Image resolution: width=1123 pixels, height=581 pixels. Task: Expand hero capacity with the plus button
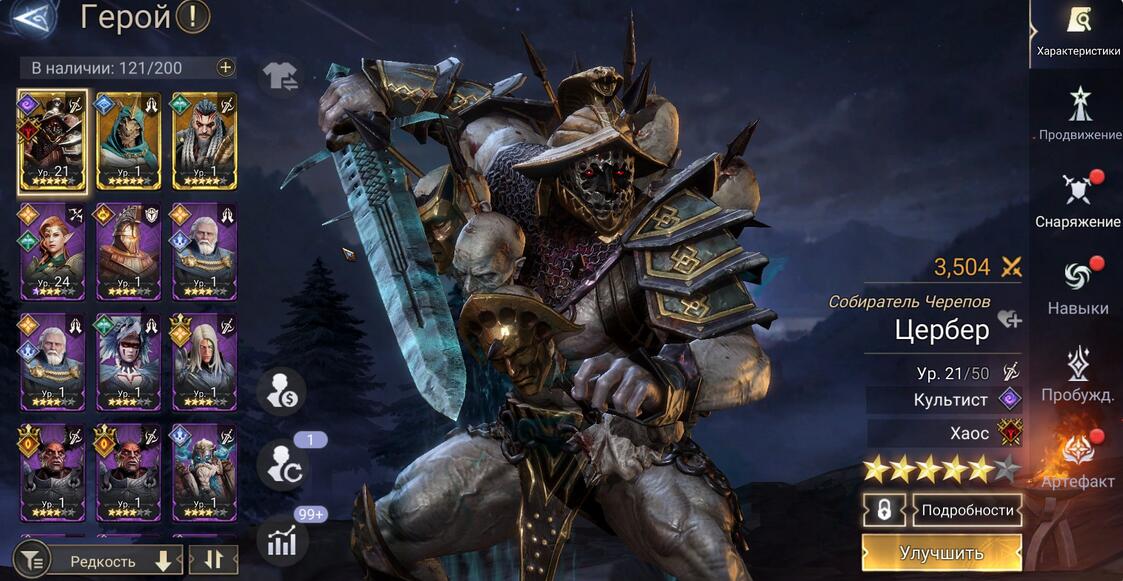pos(225,68)
